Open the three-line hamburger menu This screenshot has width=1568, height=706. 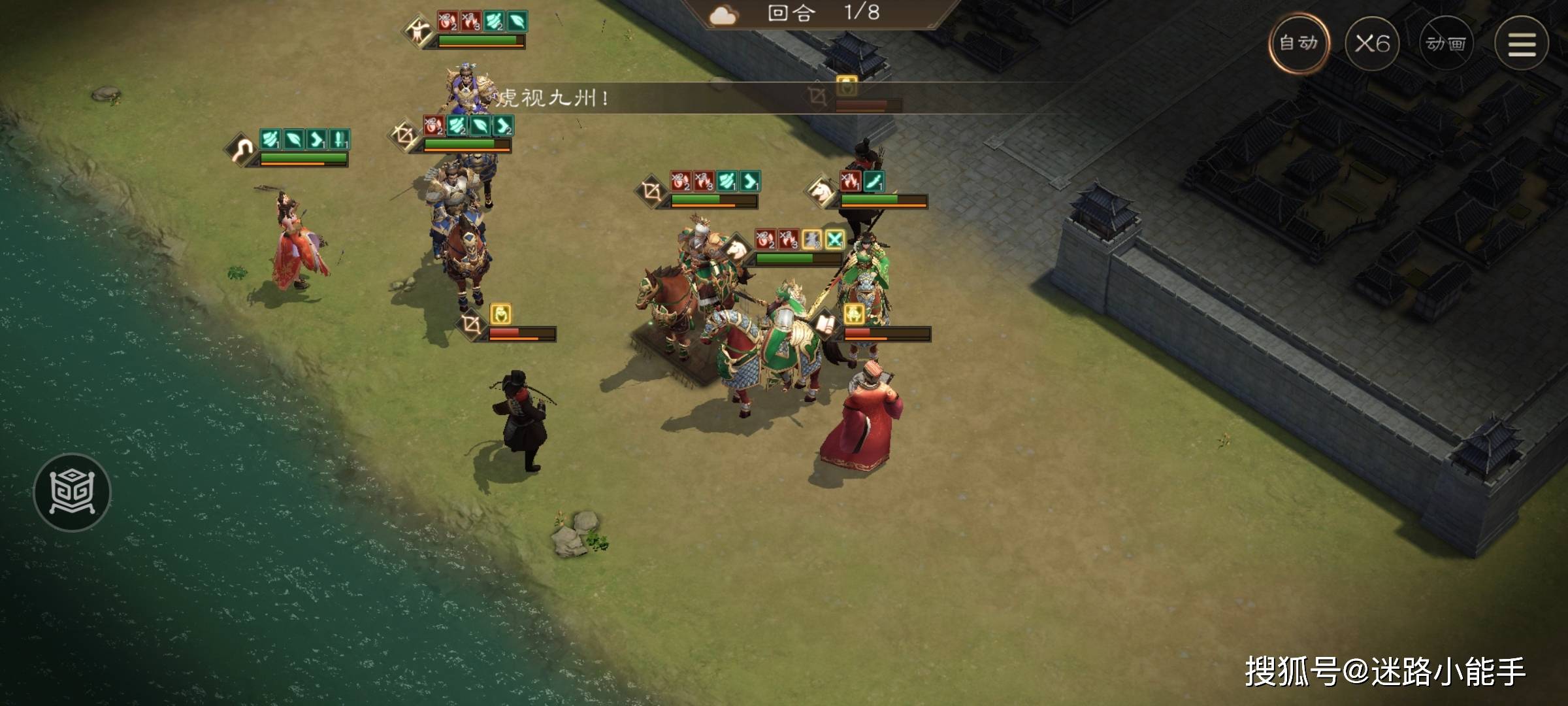click(x=1522, y=44)
